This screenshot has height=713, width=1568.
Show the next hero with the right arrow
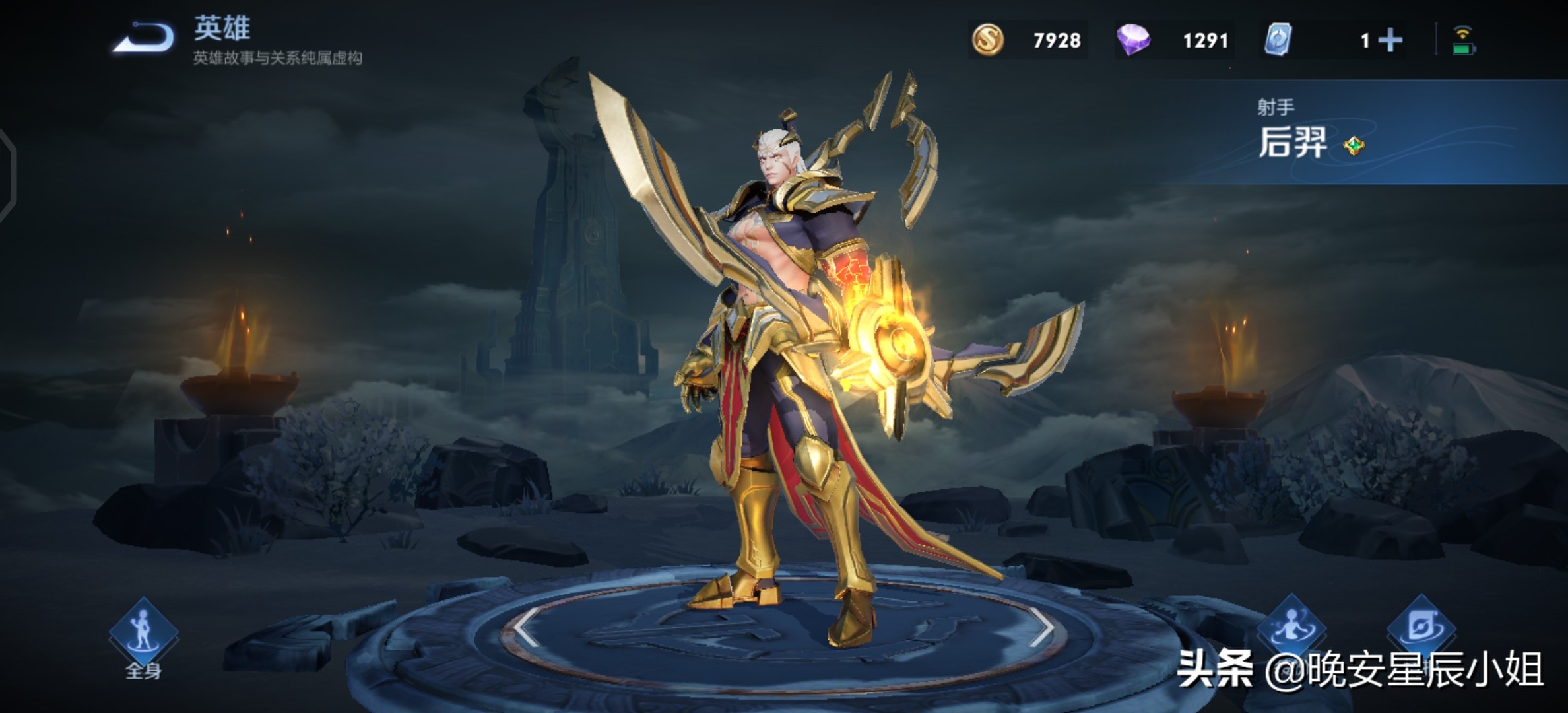pyautogui.click(x=1041, y=628)
